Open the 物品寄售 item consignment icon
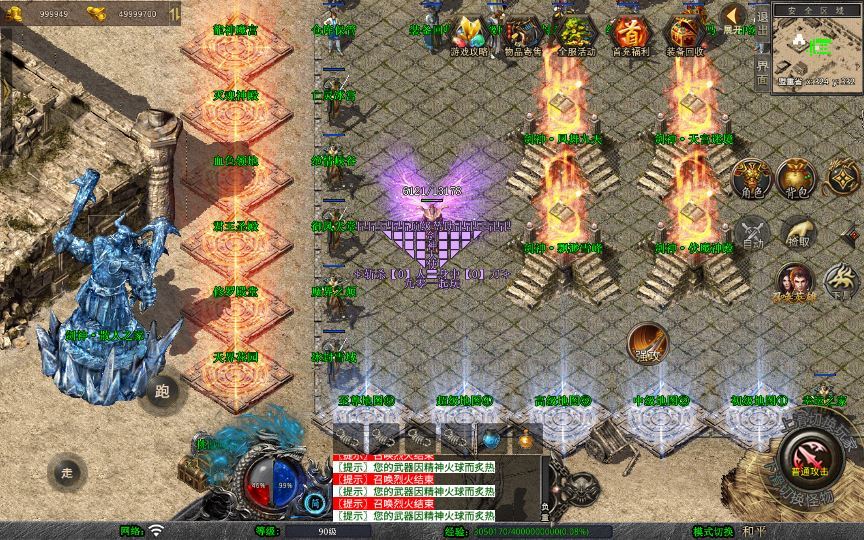The width and height of the screenshot is (864, 540). point(521,35)
